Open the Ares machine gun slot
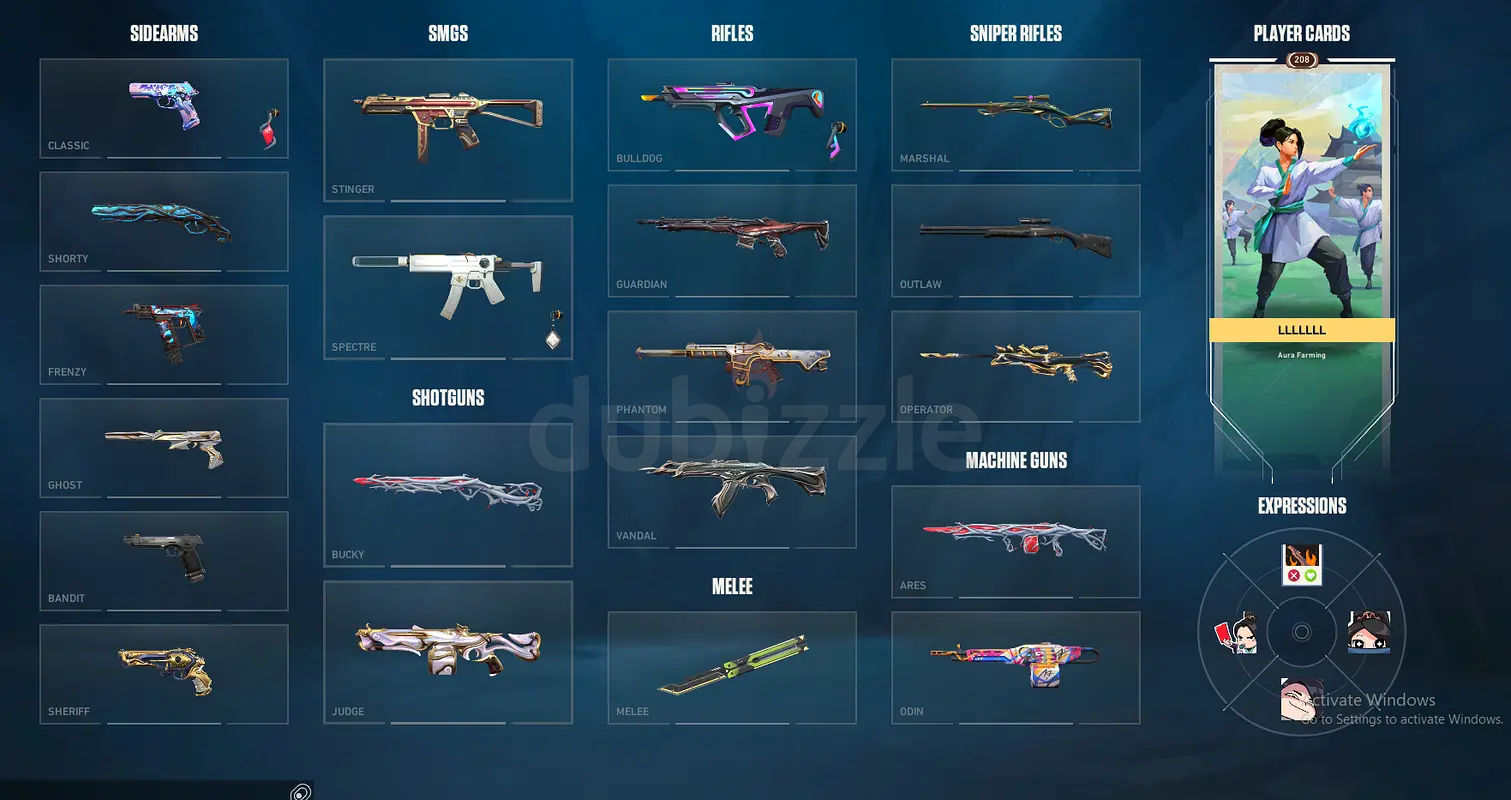 click(1016, 541)
